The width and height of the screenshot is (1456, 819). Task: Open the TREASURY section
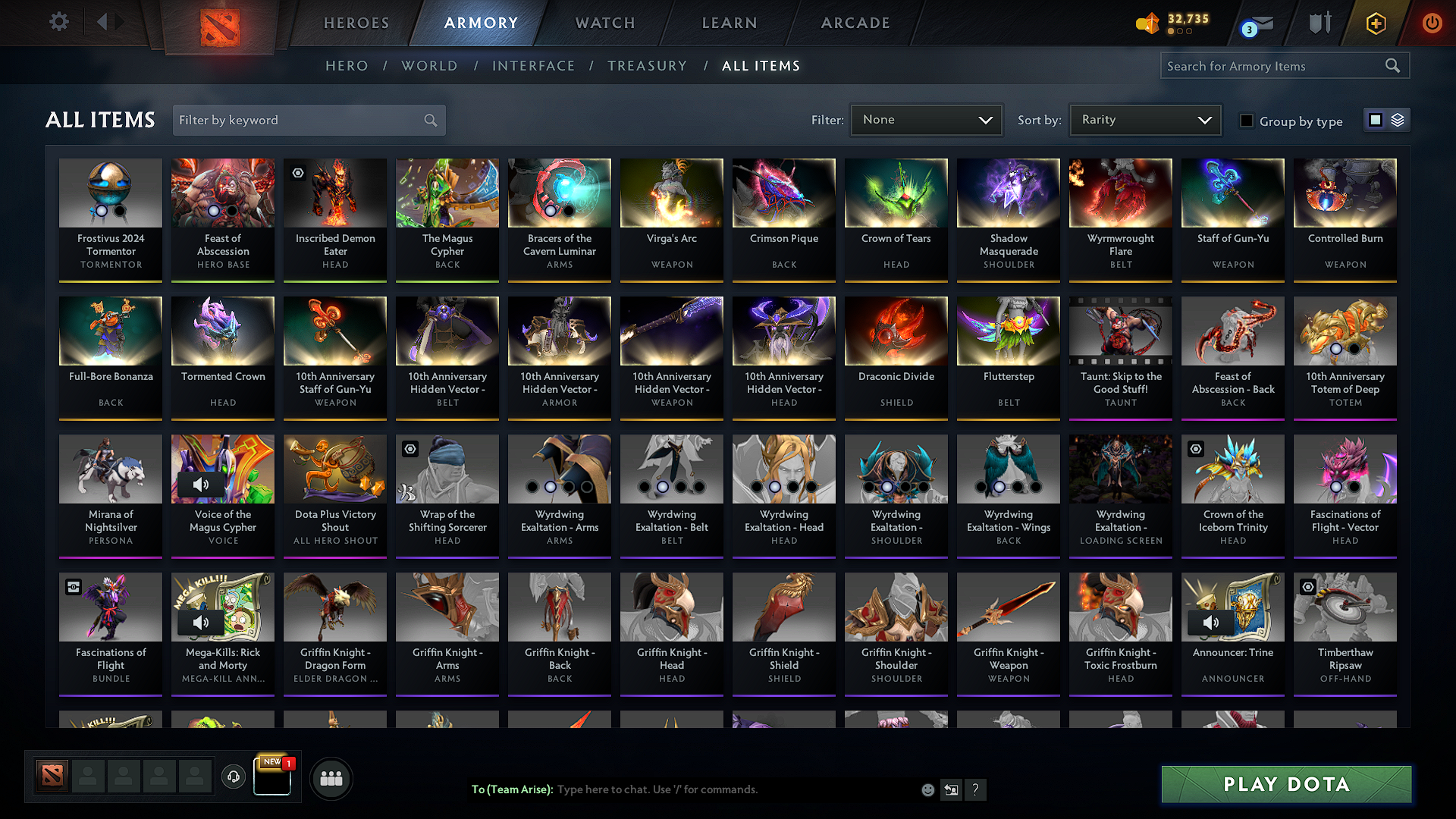[x=647, y=65]
